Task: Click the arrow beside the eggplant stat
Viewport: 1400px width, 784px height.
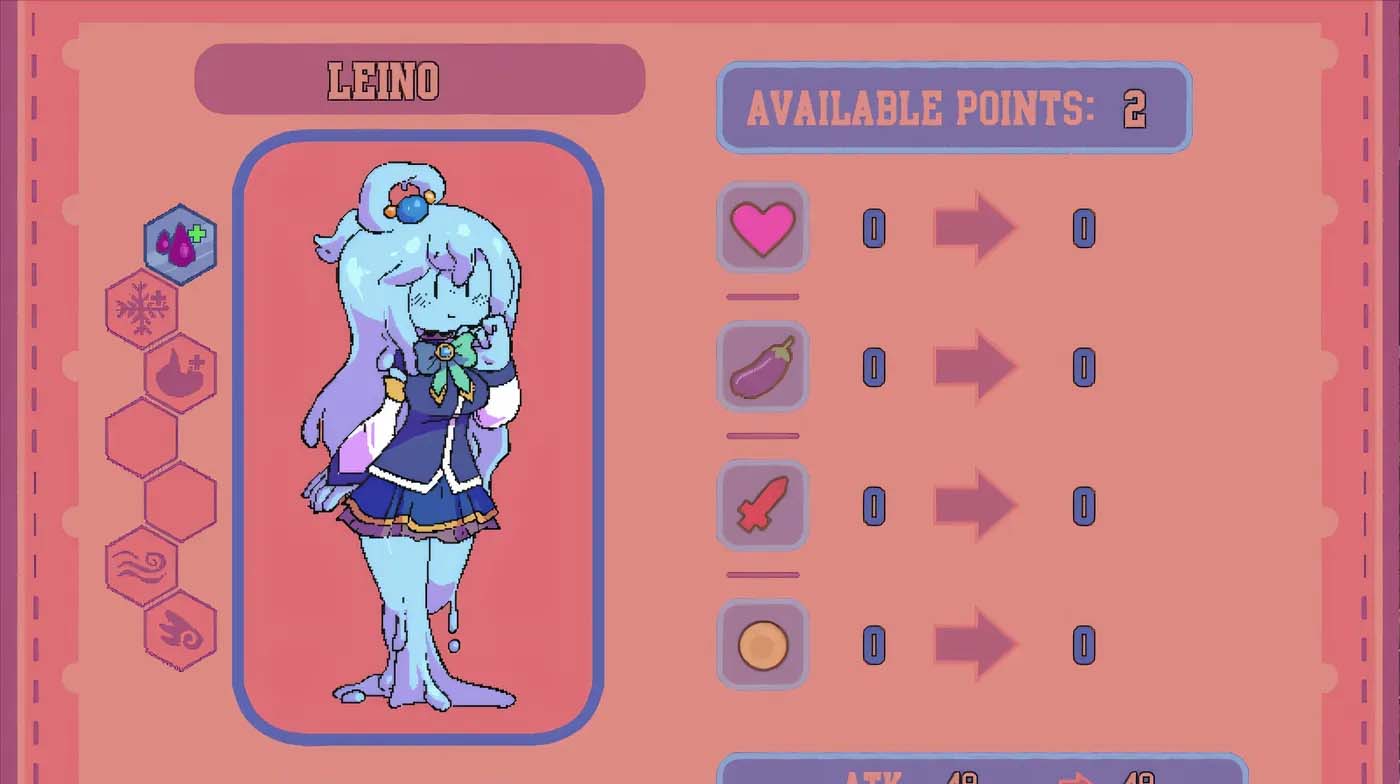Action: pos(973,367)
